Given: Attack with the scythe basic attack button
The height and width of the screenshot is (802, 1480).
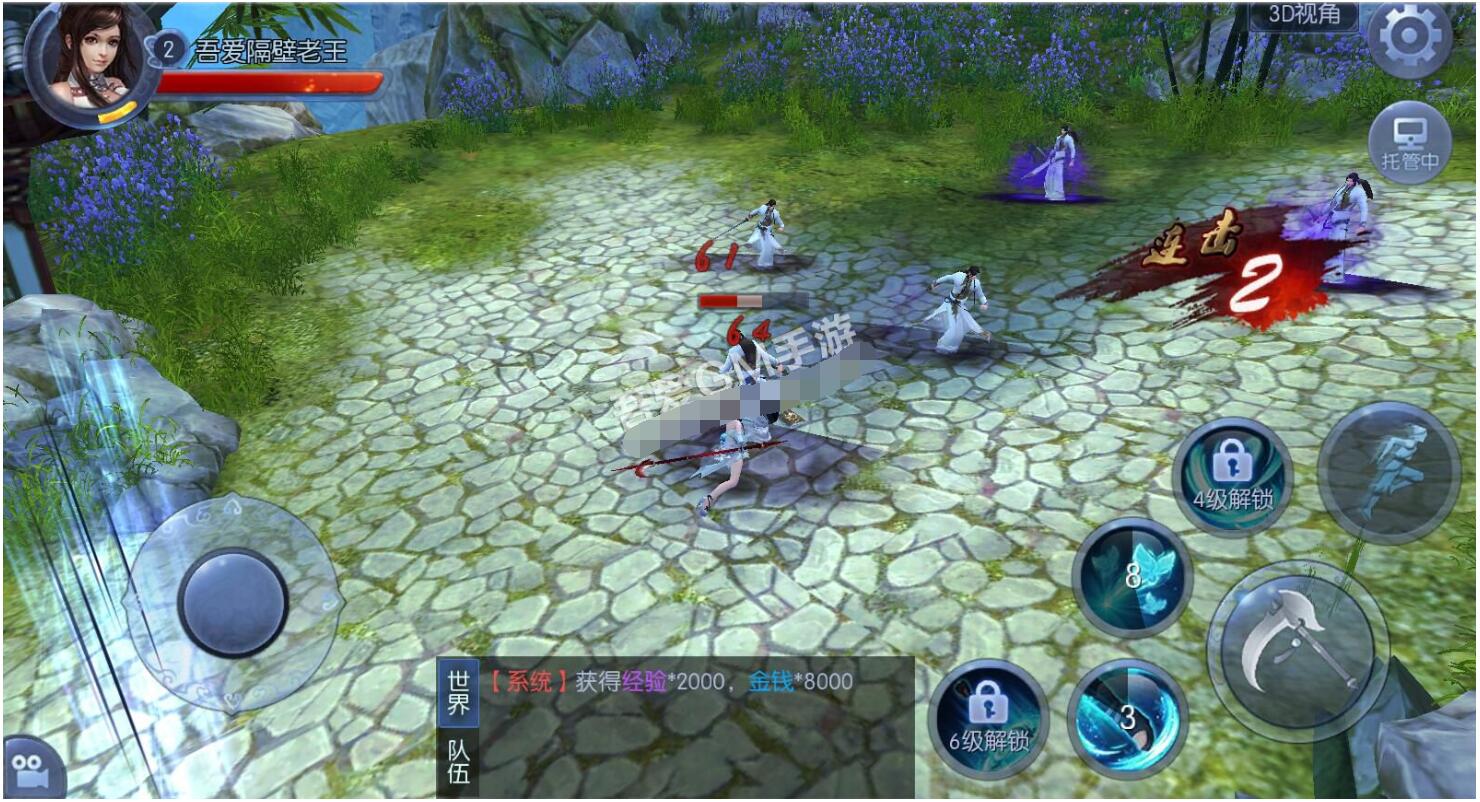Looking at the screenshot, I should click(x=1297, y=651).
